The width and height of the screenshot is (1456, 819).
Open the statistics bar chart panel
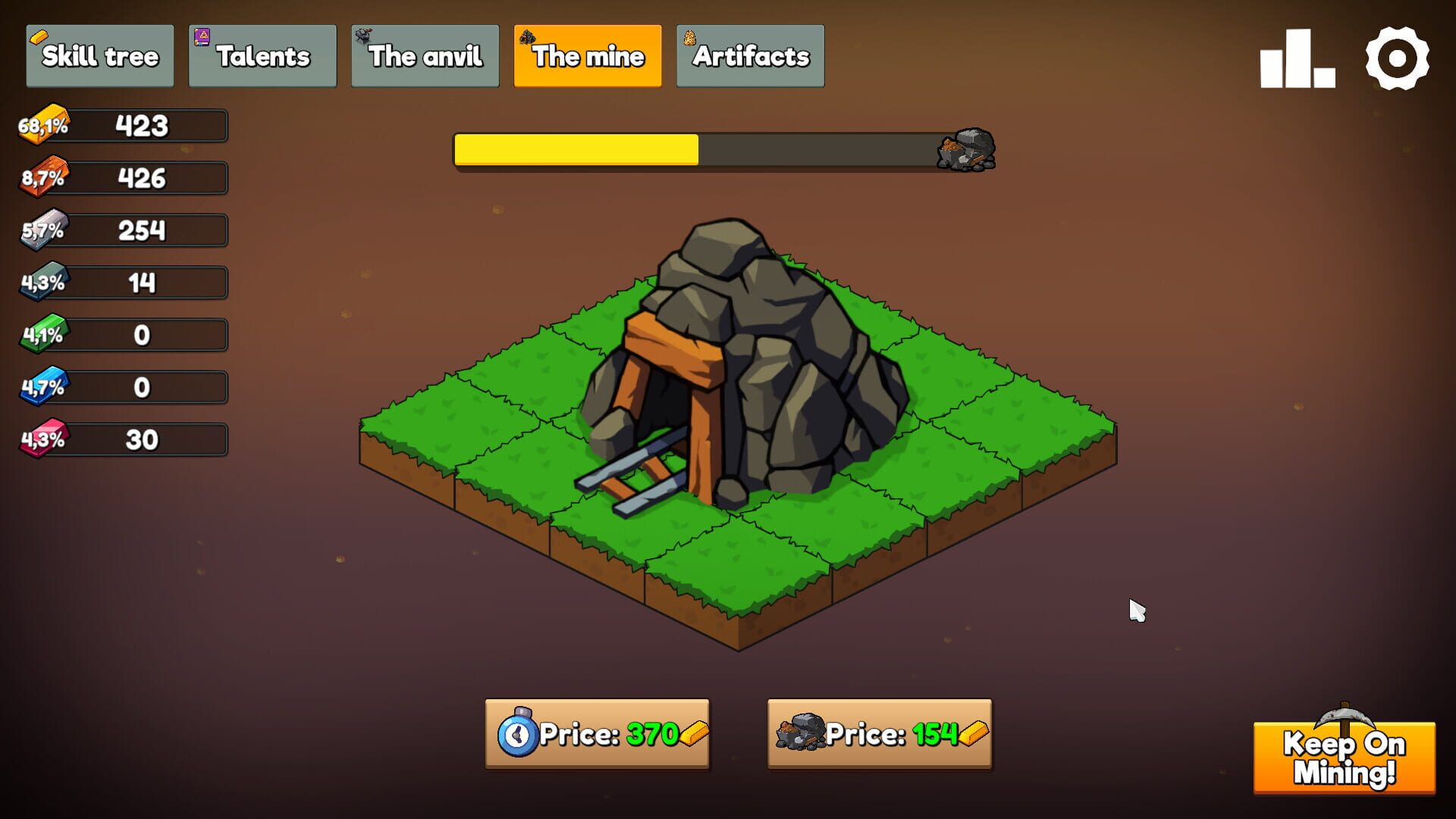click(1298, 57)
